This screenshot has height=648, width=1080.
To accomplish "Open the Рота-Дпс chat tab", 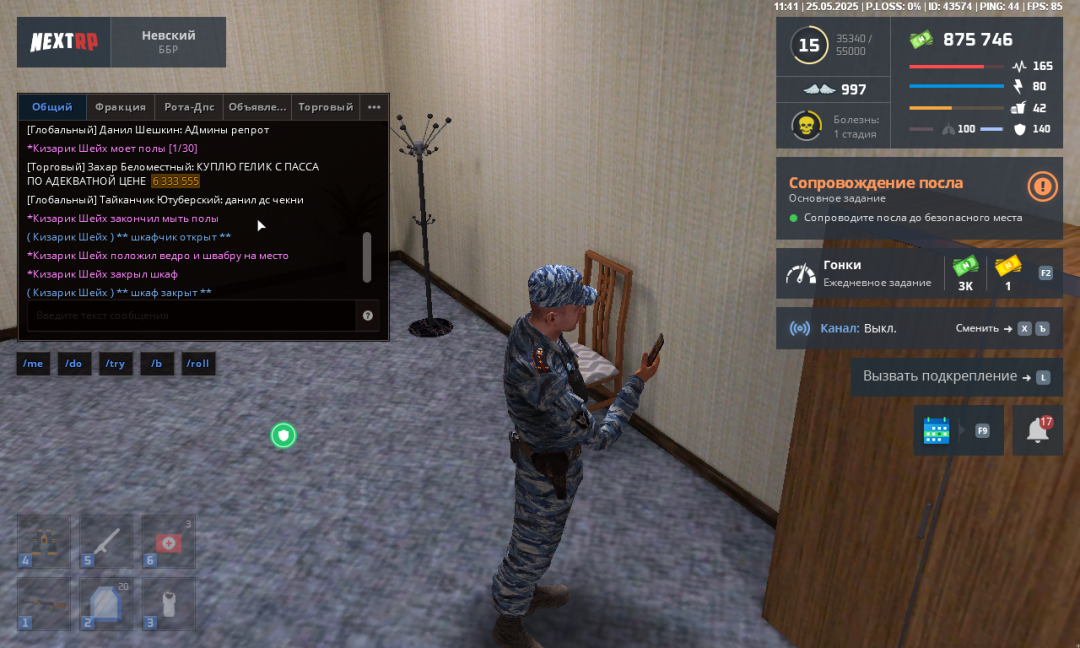I will pos(189,107).
